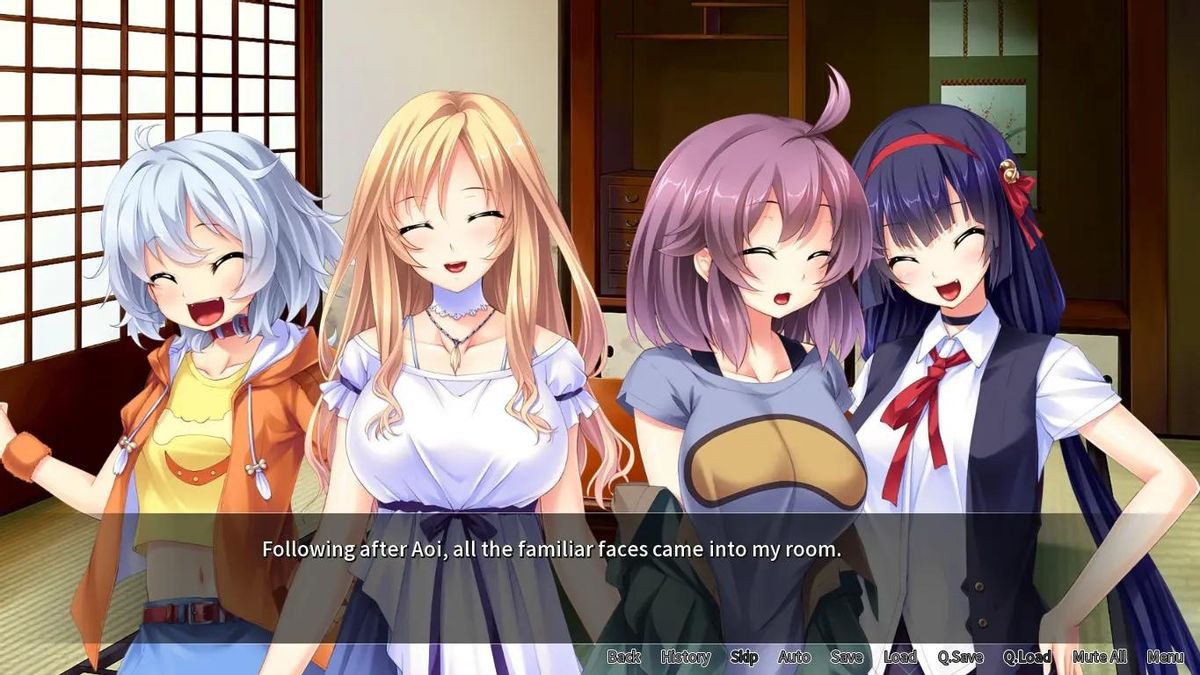Open the Load screen
The width and height of the screenshot is (1200, 675).
coord(900,657)
